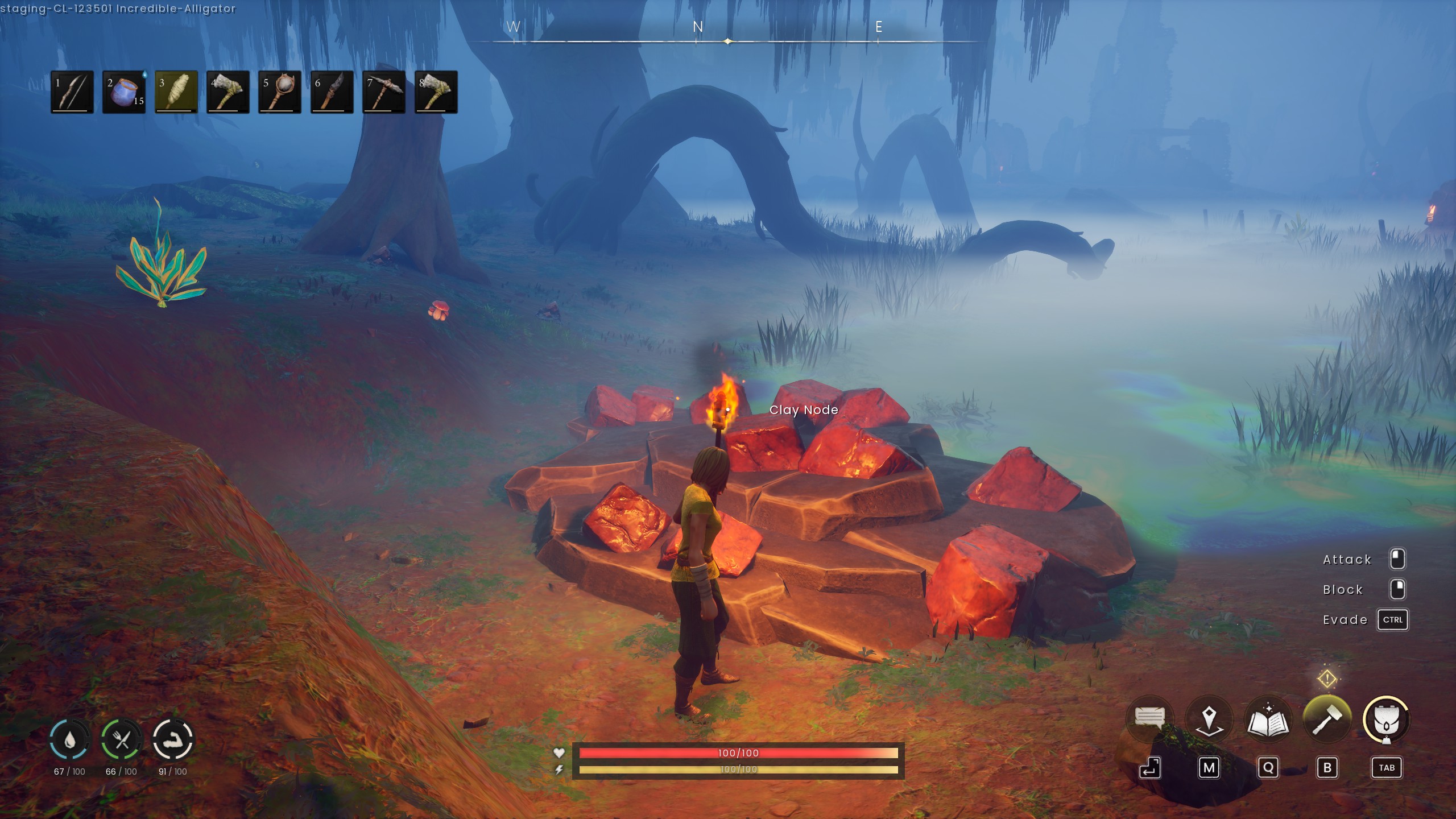Equip the stone knife in slot 6
Screen dimensions: 1456x819
(332, 92)
